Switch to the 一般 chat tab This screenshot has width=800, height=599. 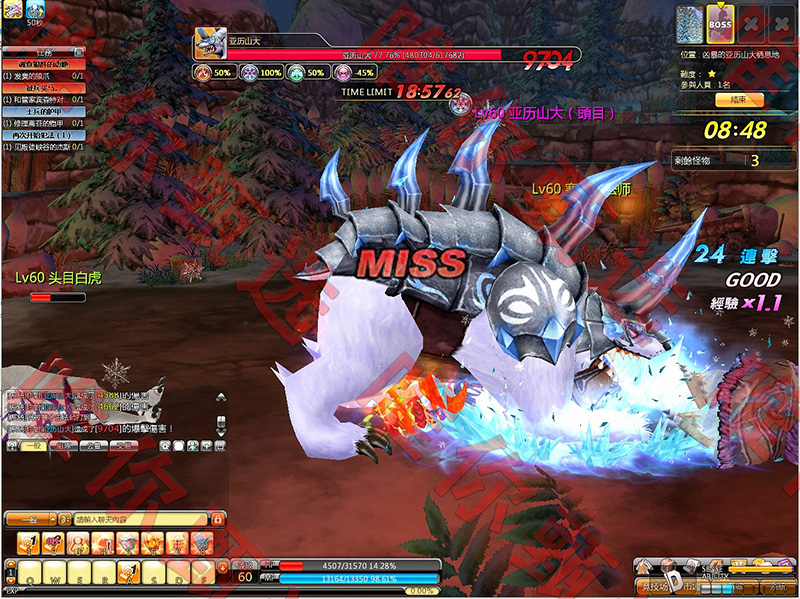34,445
